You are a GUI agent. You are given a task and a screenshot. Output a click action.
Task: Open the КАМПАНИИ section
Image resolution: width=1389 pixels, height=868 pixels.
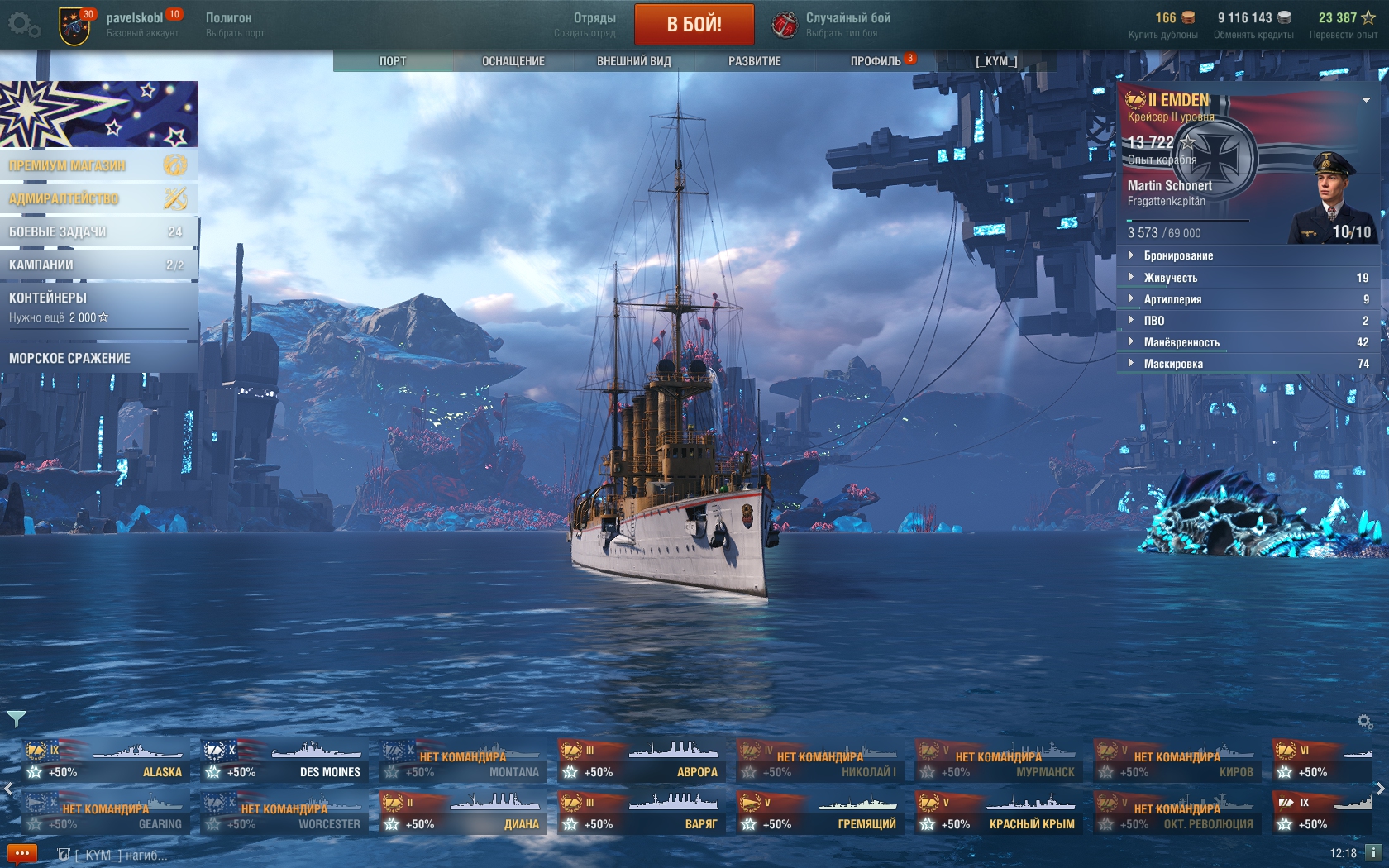[x=98, y=265]
